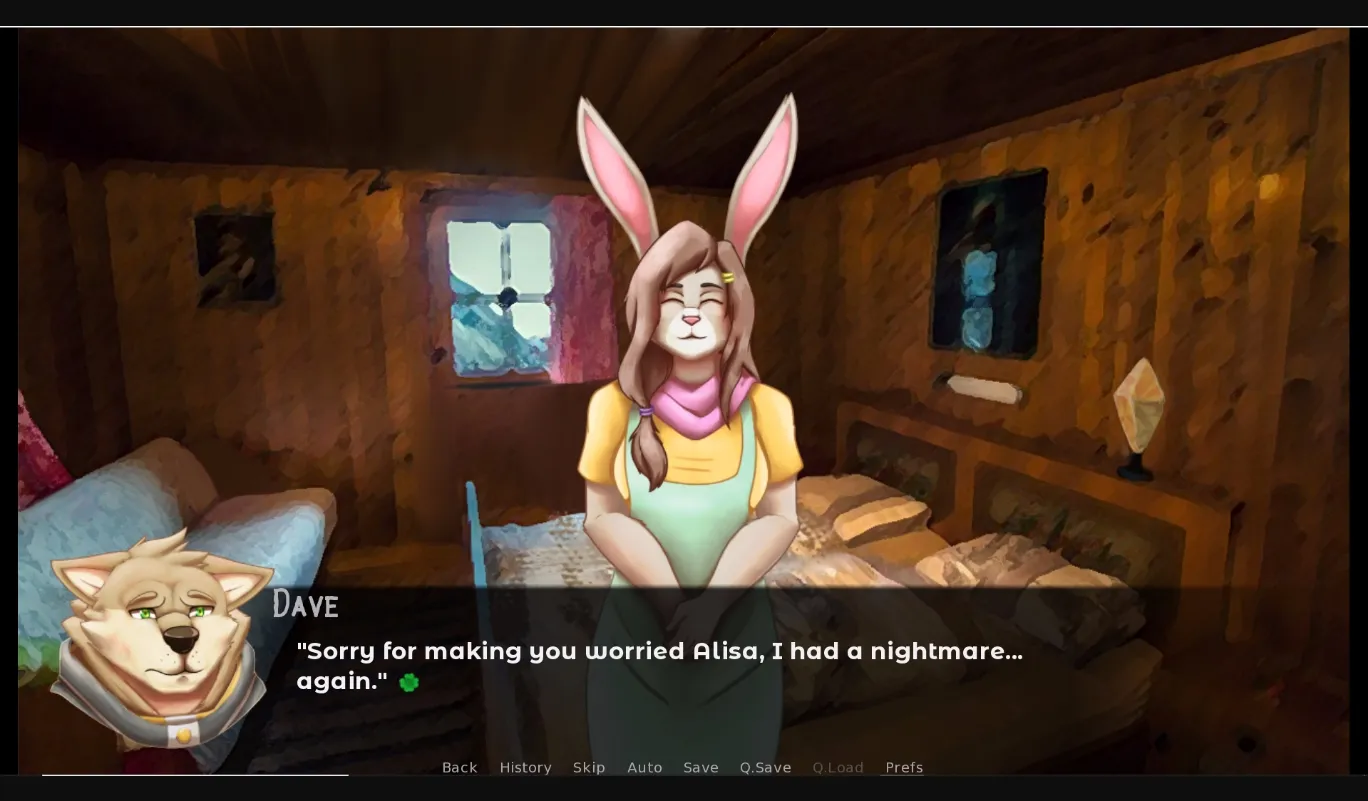Toggle Auto-forward mode

tap(645, 767)
